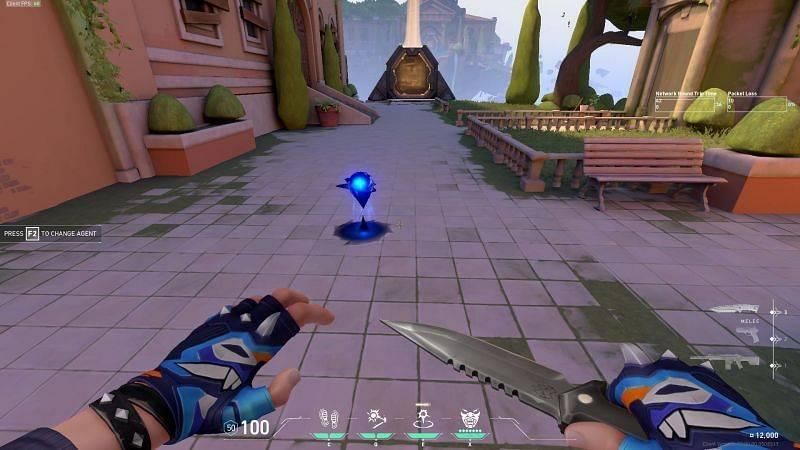The image size is (800, 450).
Task: Trigger the oni mask ultimate icon
Action: pos(470,419)
